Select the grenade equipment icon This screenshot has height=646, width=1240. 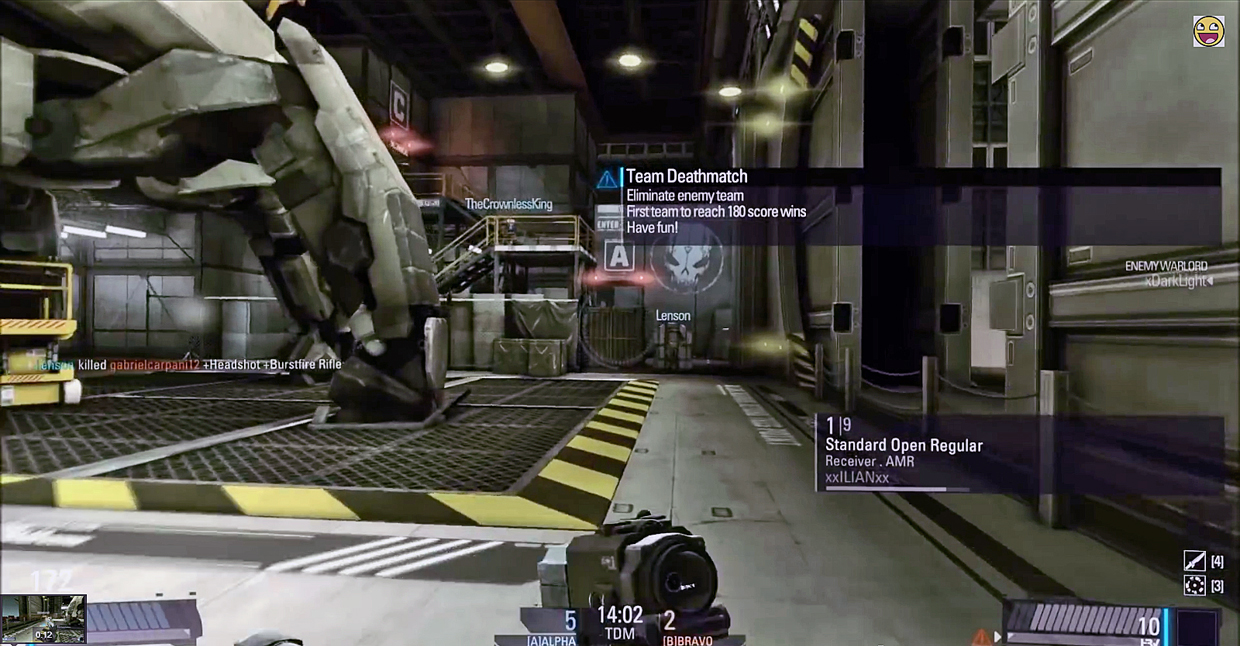coord(1194,585)
